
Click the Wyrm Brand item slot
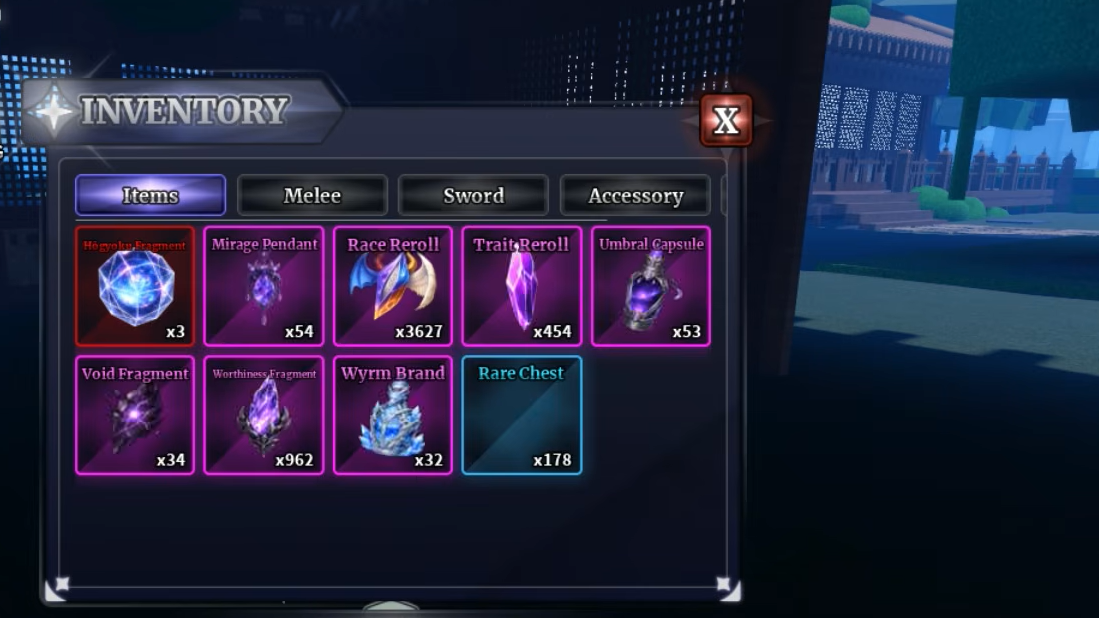click(x=393, y=415)
